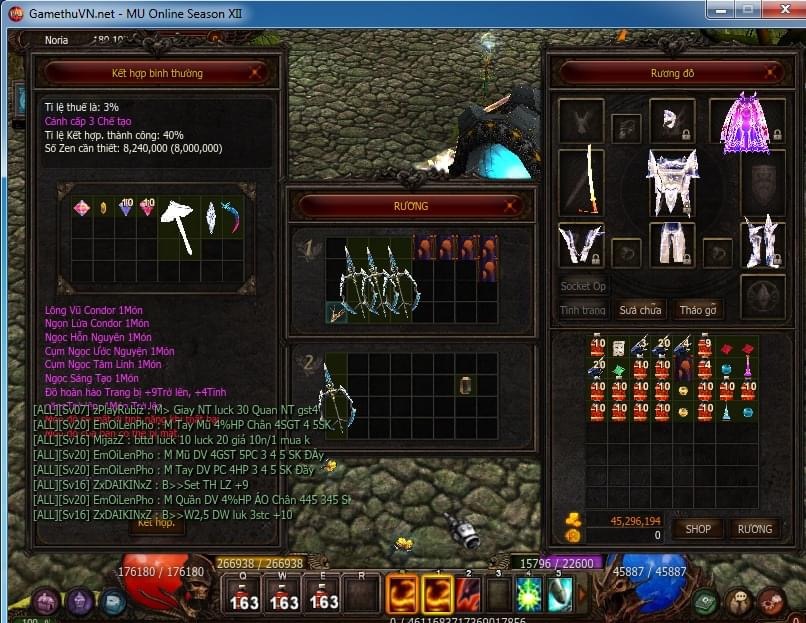
Task: Pick the white axe in combine grid
Action: tap(179, 225)
